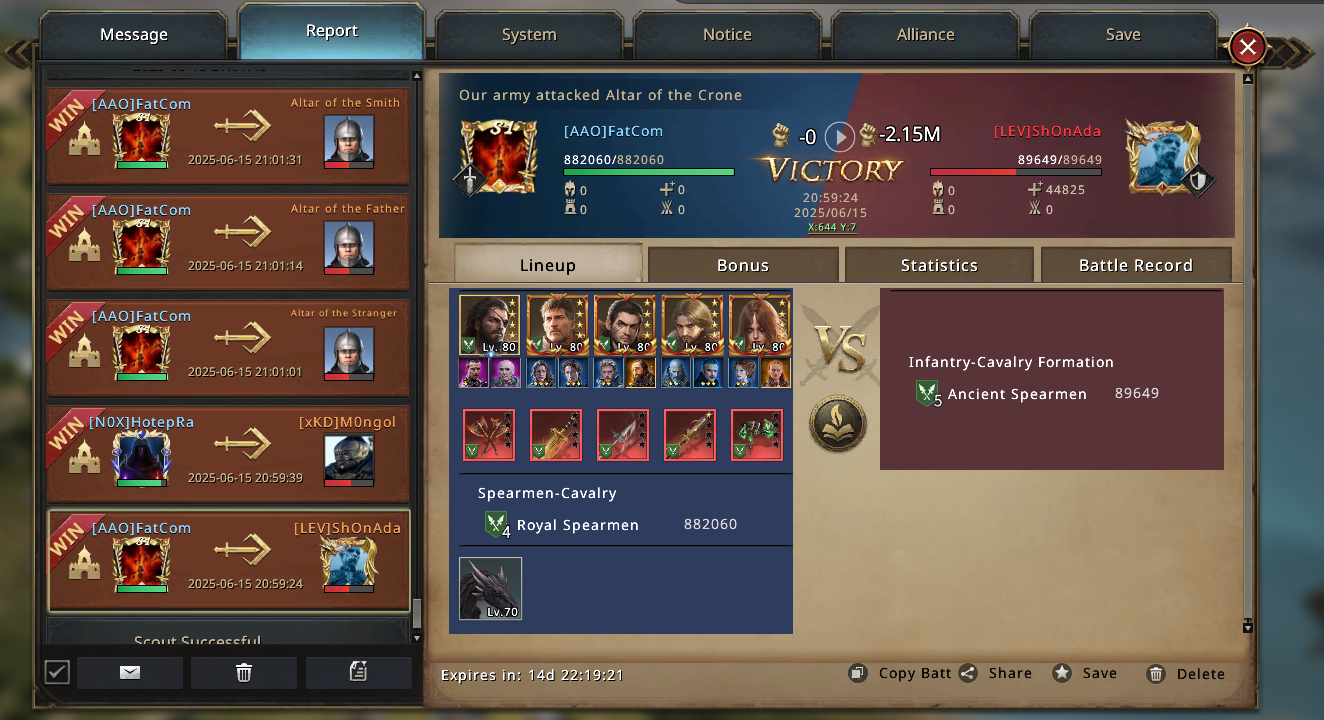This screenshot has width=1324, height=720.
Task: View the Altar of the Stranger report
Action: [228, 347]
